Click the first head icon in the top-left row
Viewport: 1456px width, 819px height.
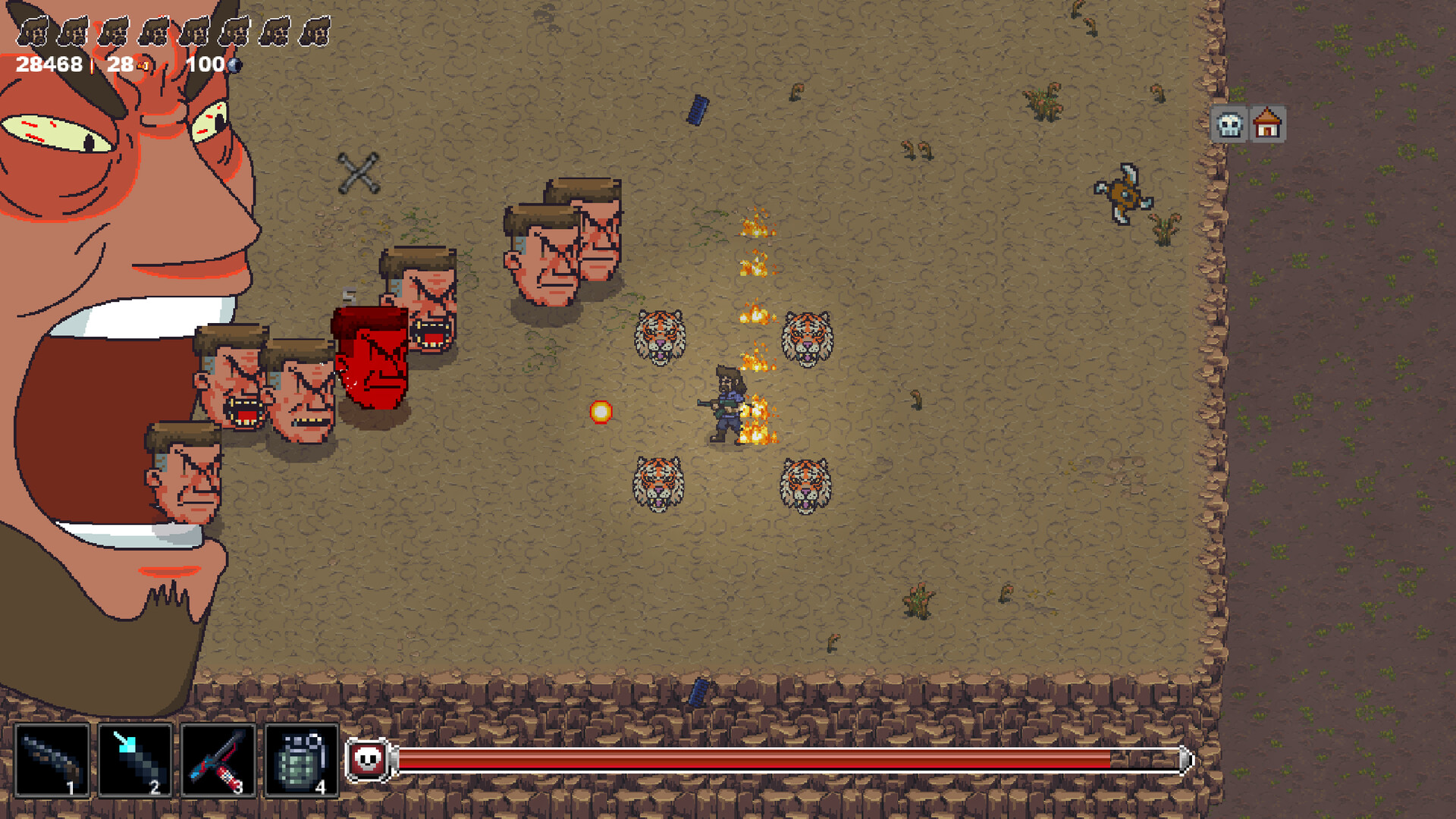(x=33, y=30)
